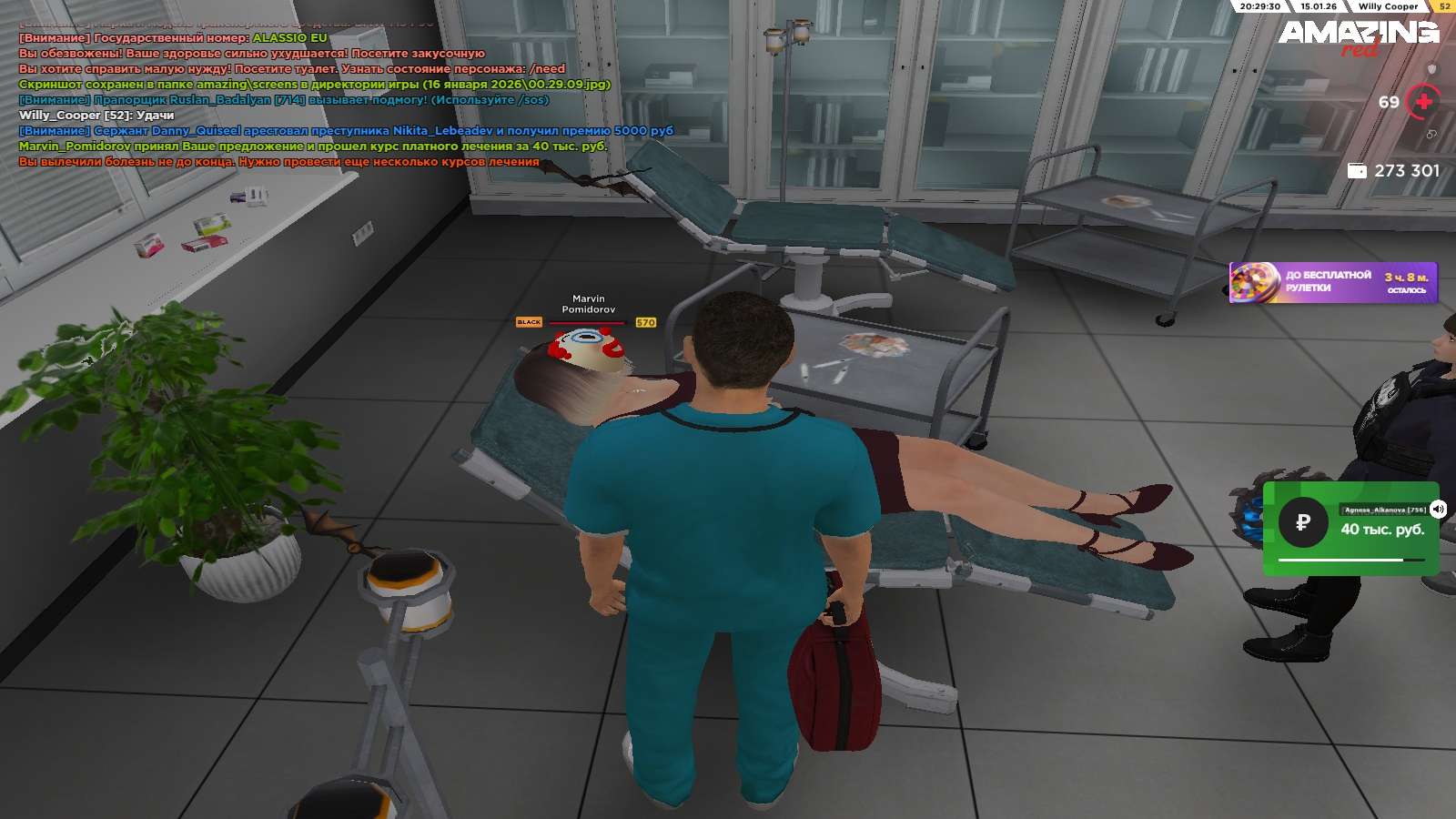This screenshot has width=1456, height=819.
Task: Click the Willy_Cooper chat message saying Удачи
Action: click(x=96, y=116)
